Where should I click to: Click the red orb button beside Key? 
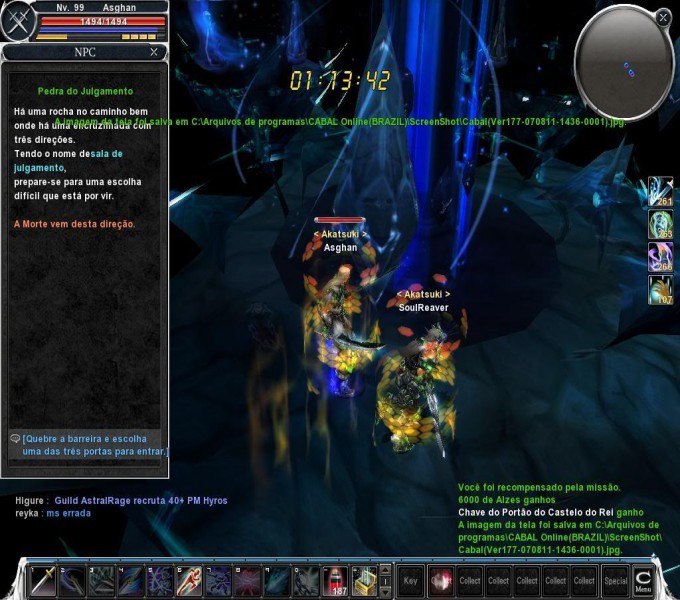click(440, 581)
